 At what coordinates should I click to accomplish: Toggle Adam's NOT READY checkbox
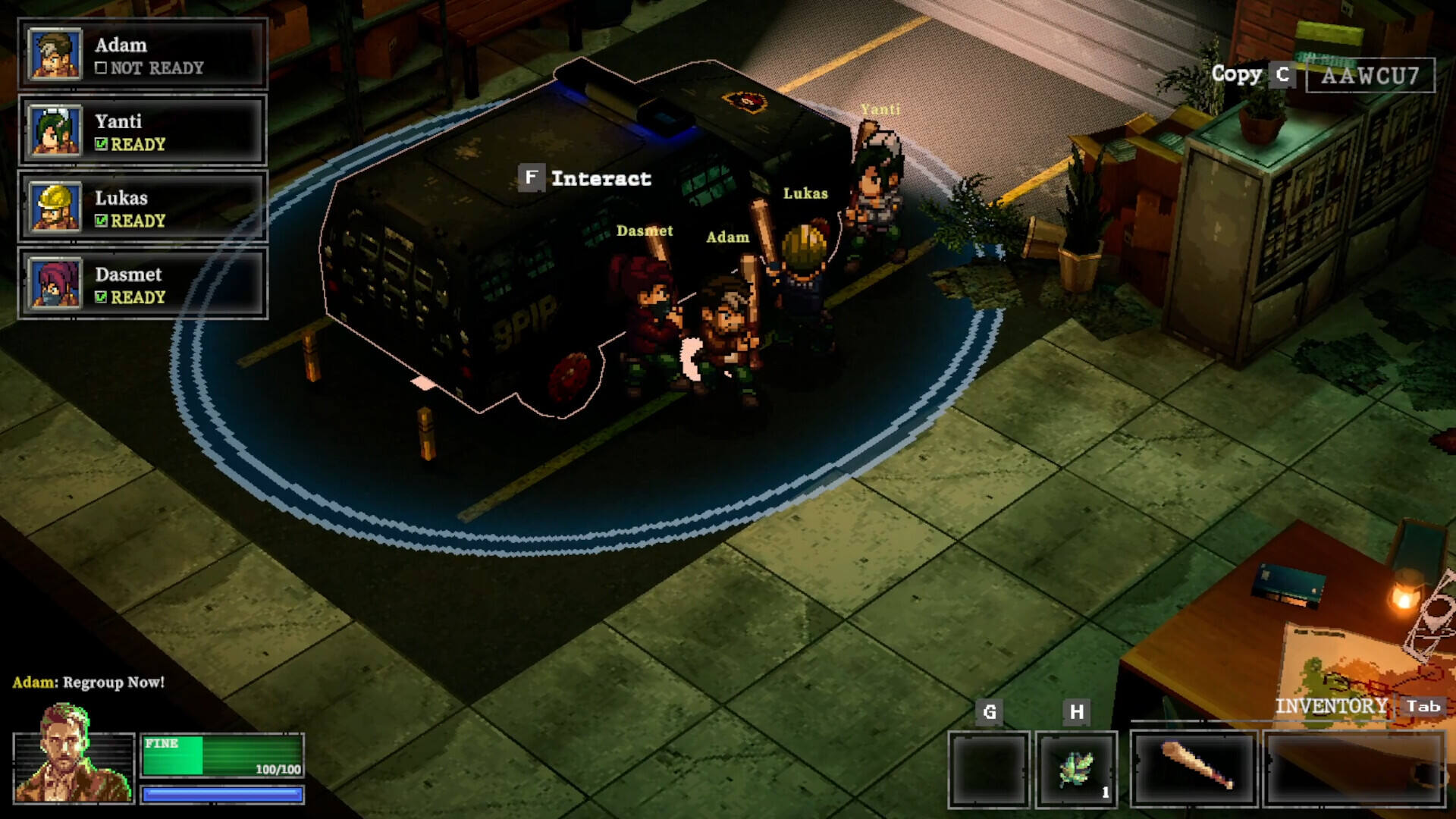coord(101,68)
